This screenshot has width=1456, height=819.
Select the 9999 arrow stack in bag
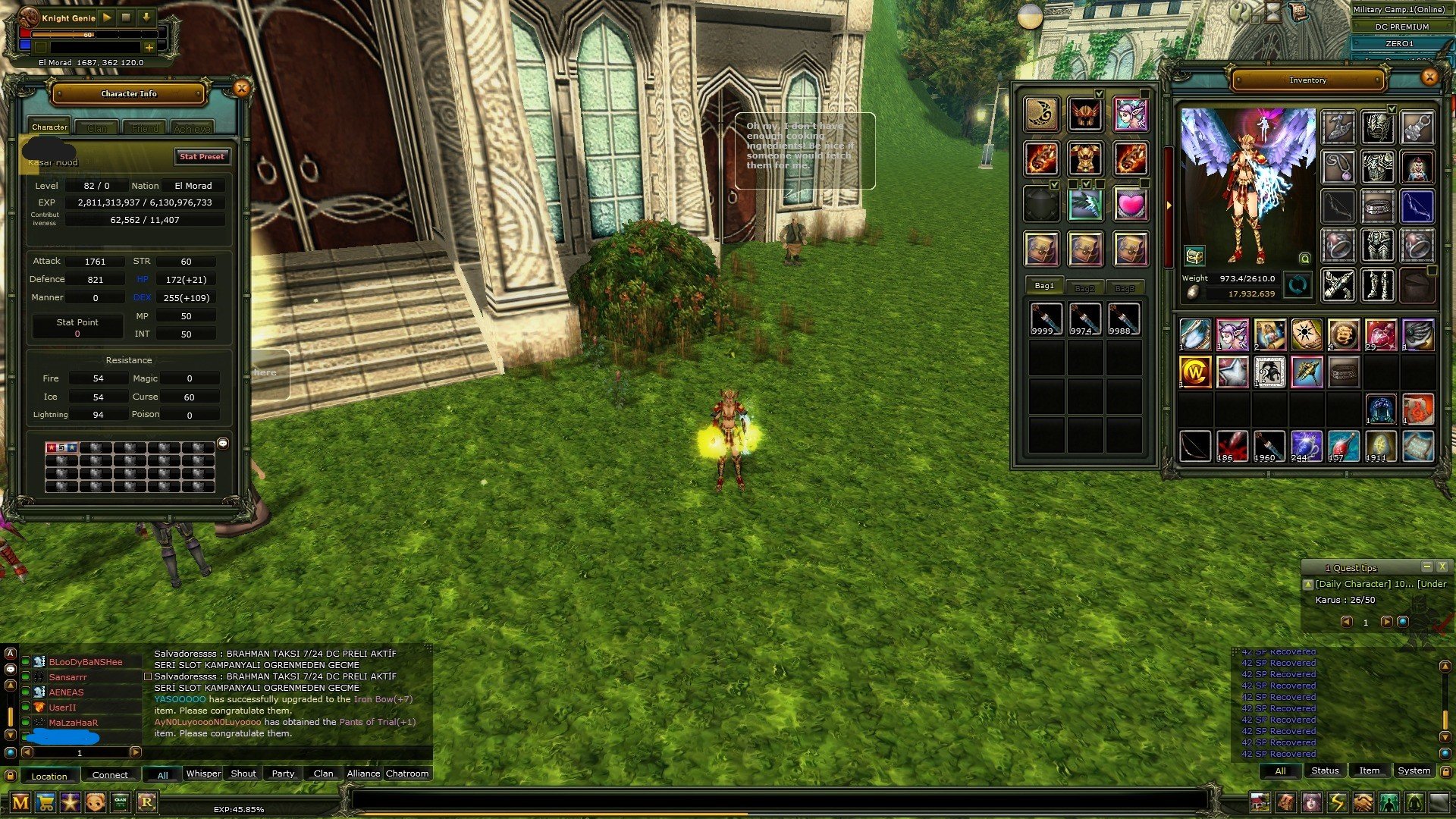(1046, 319)
